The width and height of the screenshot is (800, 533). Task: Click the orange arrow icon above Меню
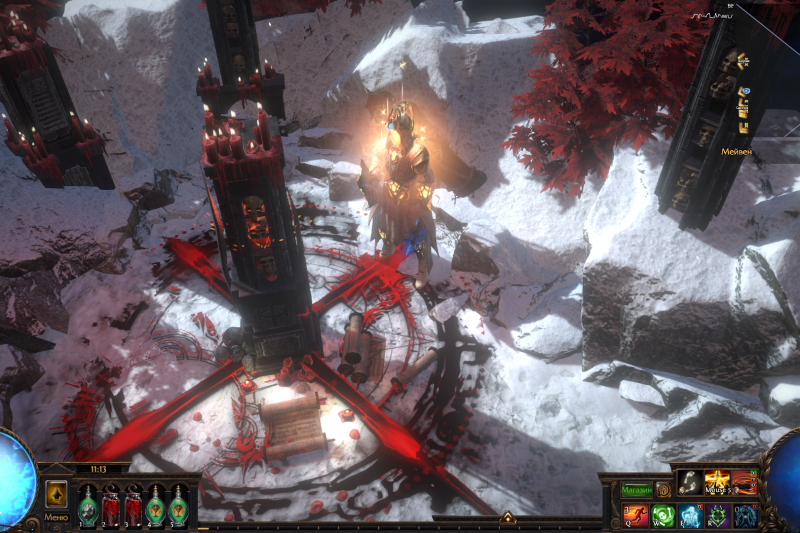click(x=56, y=494)
